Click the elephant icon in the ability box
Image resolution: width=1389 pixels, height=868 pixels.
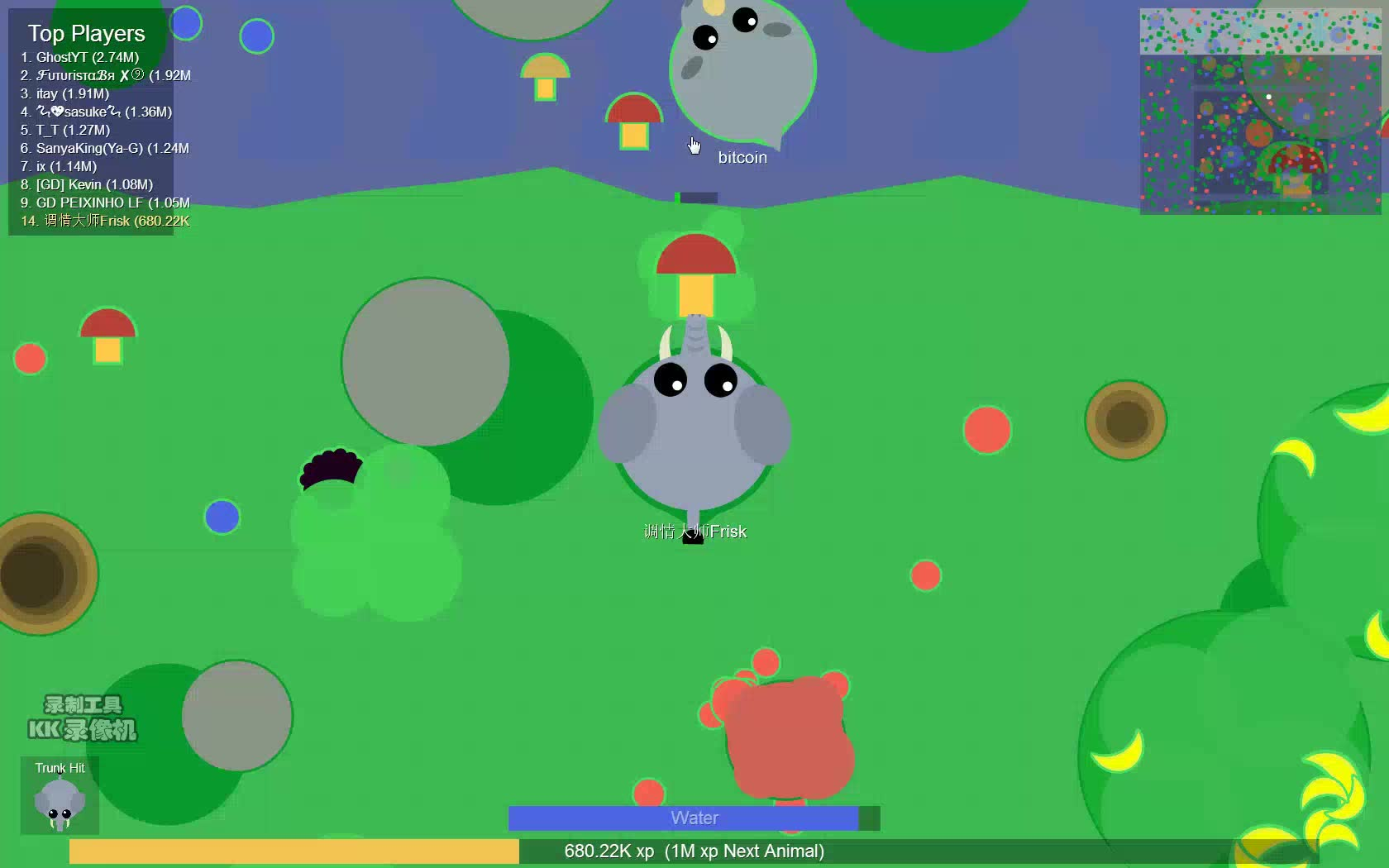tap(59, 802)
